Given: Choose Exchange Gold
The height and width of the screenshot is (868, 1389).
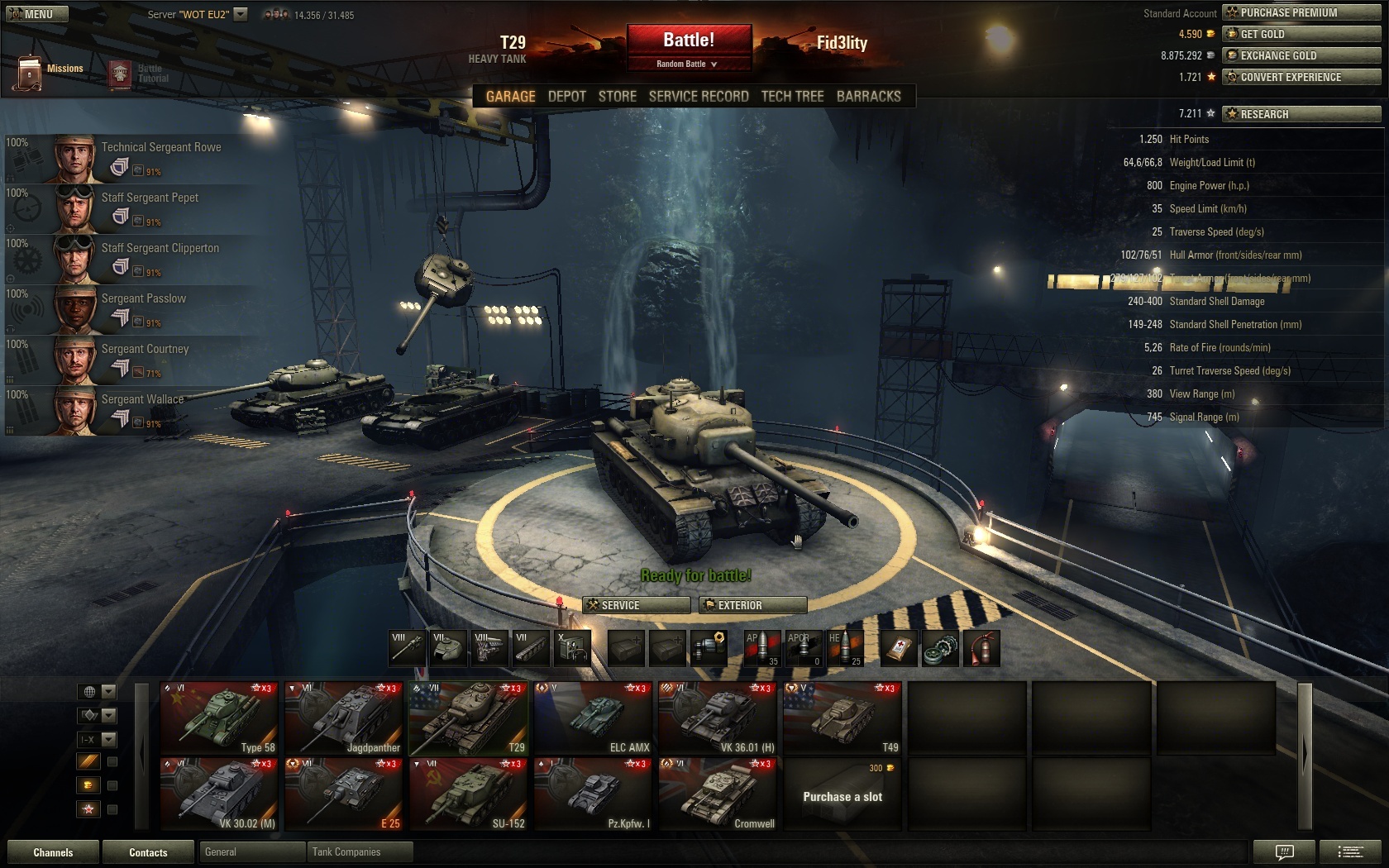Looking at the screenshot, I should (x=1301, y=55).
